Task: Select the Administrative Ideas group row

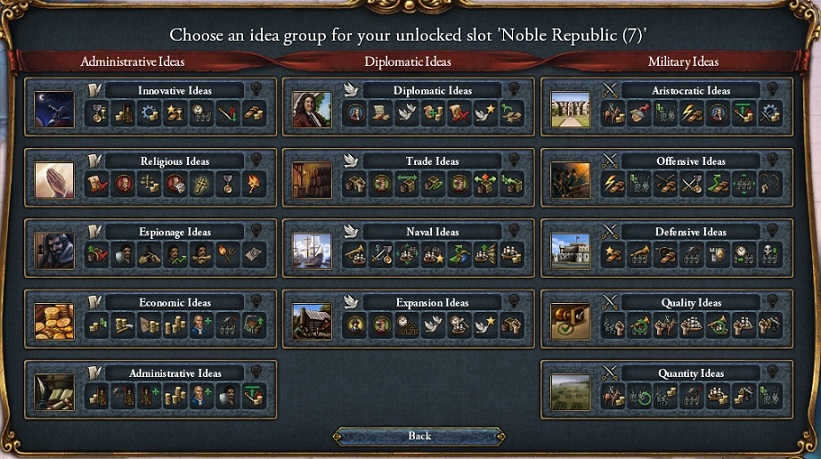Action: tap(175, 374)
